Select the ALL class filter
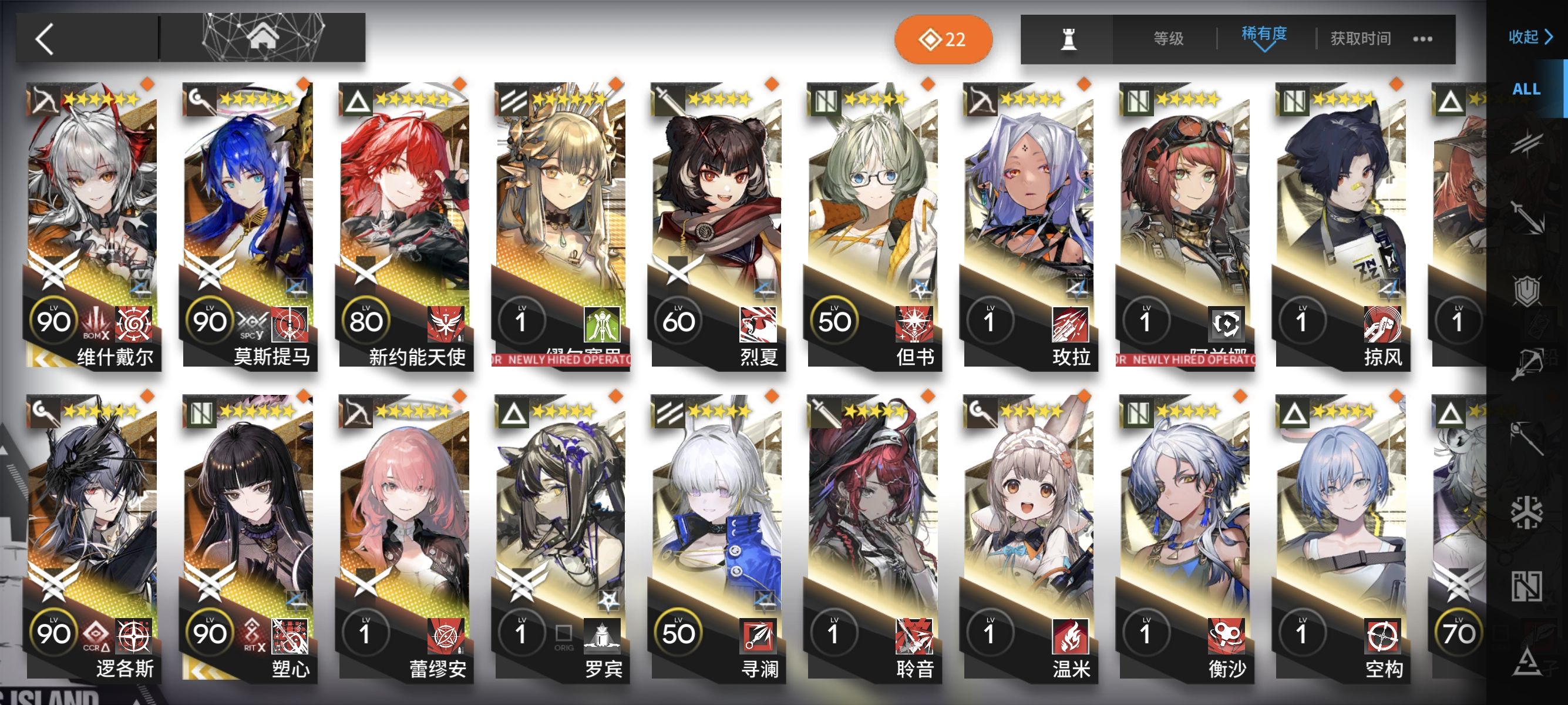 point(1526,89)
